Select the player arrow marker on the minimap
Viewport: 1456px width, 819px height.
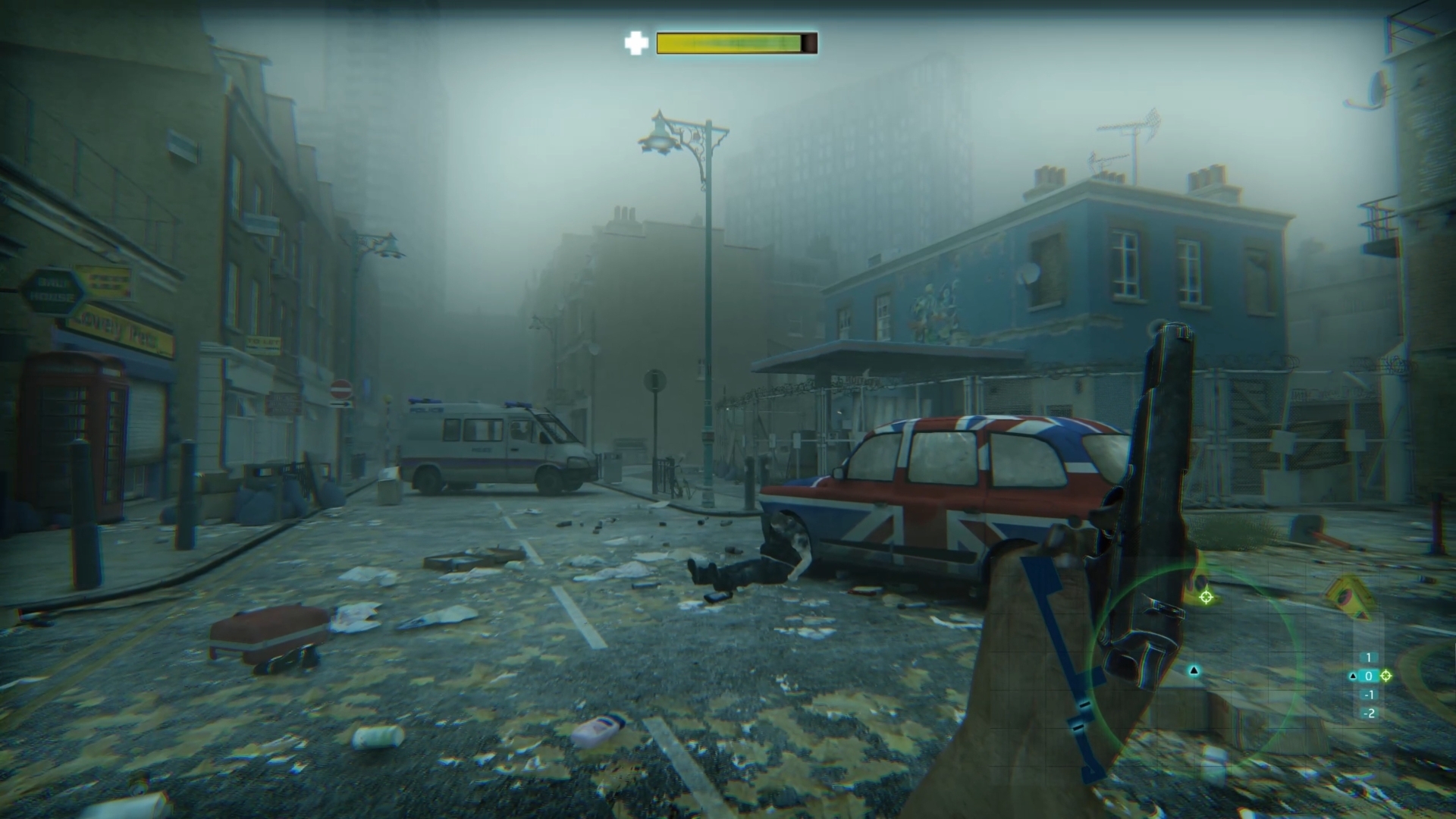[x=1194, y=670]
